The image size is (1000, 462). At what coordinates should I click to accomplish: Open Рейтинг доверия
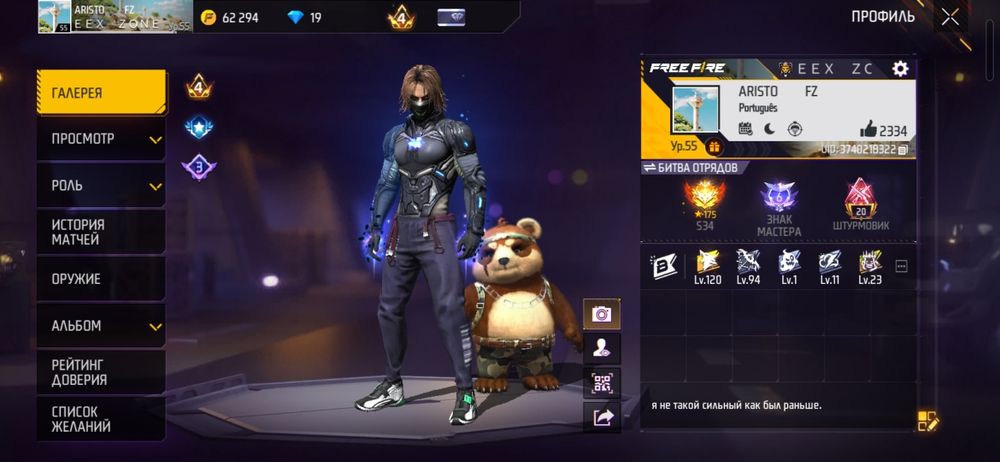coord(101,372)
